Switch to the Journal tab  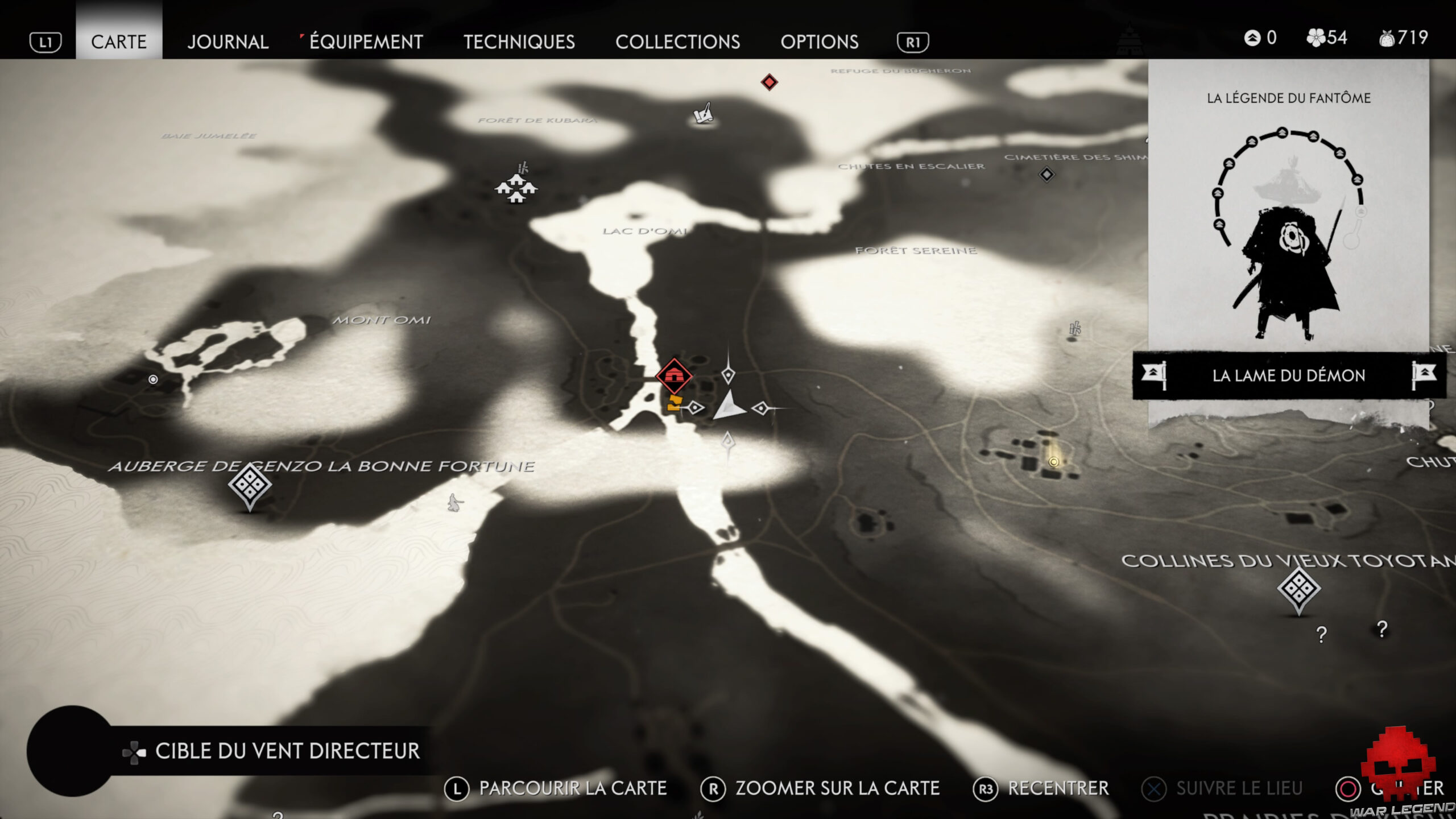[227, 42]
